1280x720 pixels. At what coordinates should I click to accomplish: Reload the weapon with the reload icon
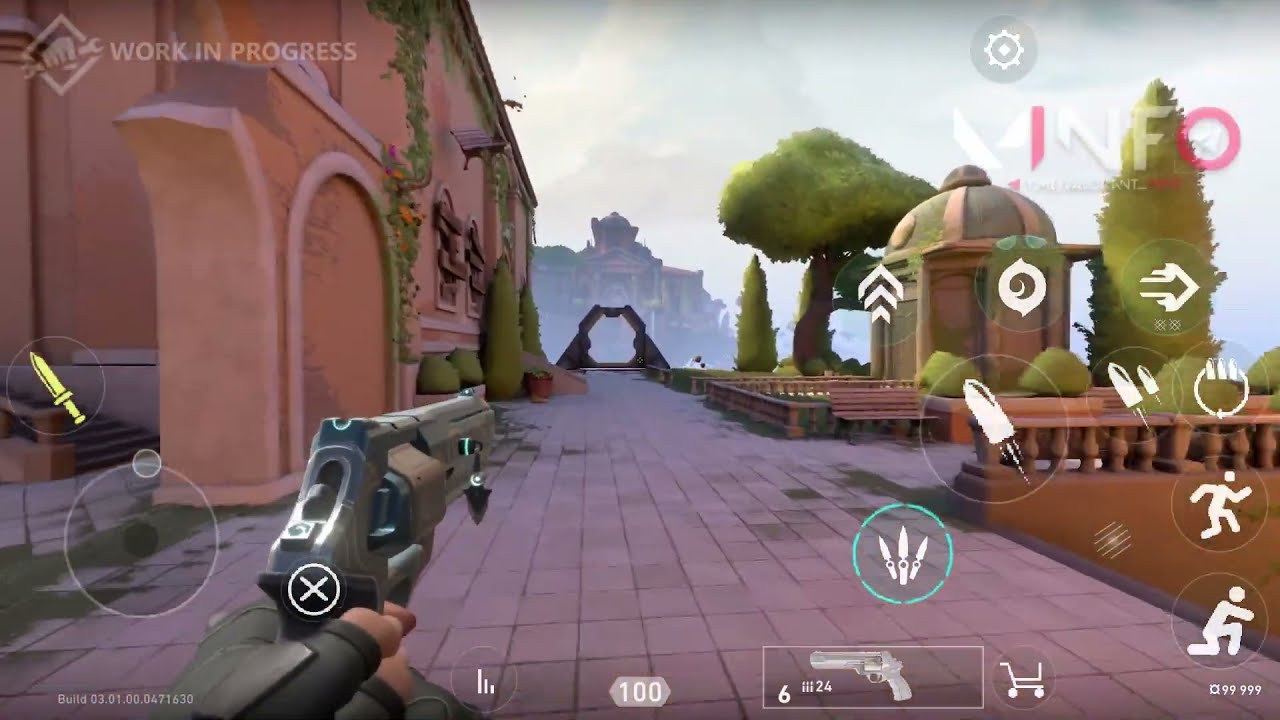click(1222, 390)
